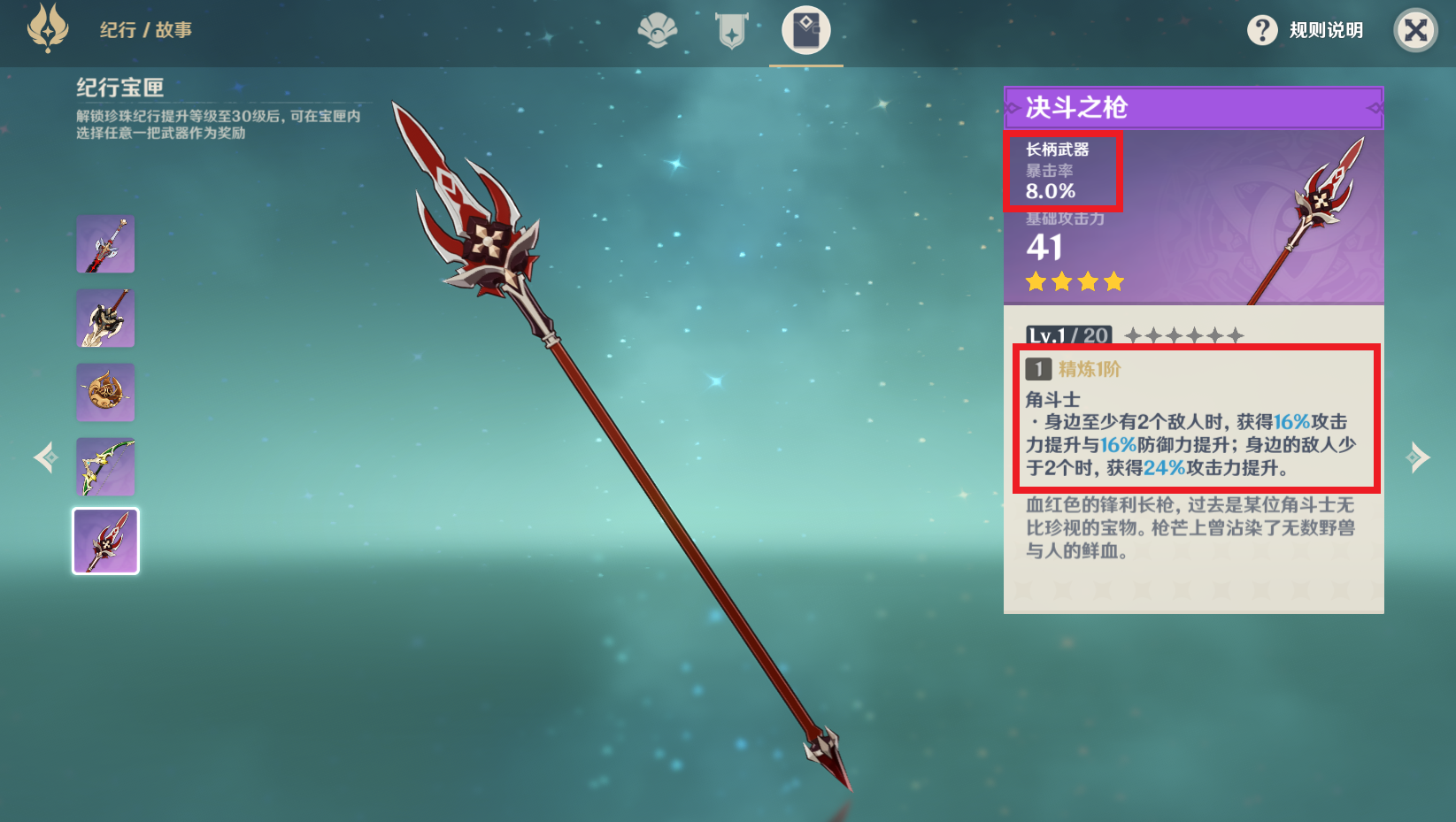
Task: Select the green bow weapon thumbnail
Action: click(x=105, y=466)
